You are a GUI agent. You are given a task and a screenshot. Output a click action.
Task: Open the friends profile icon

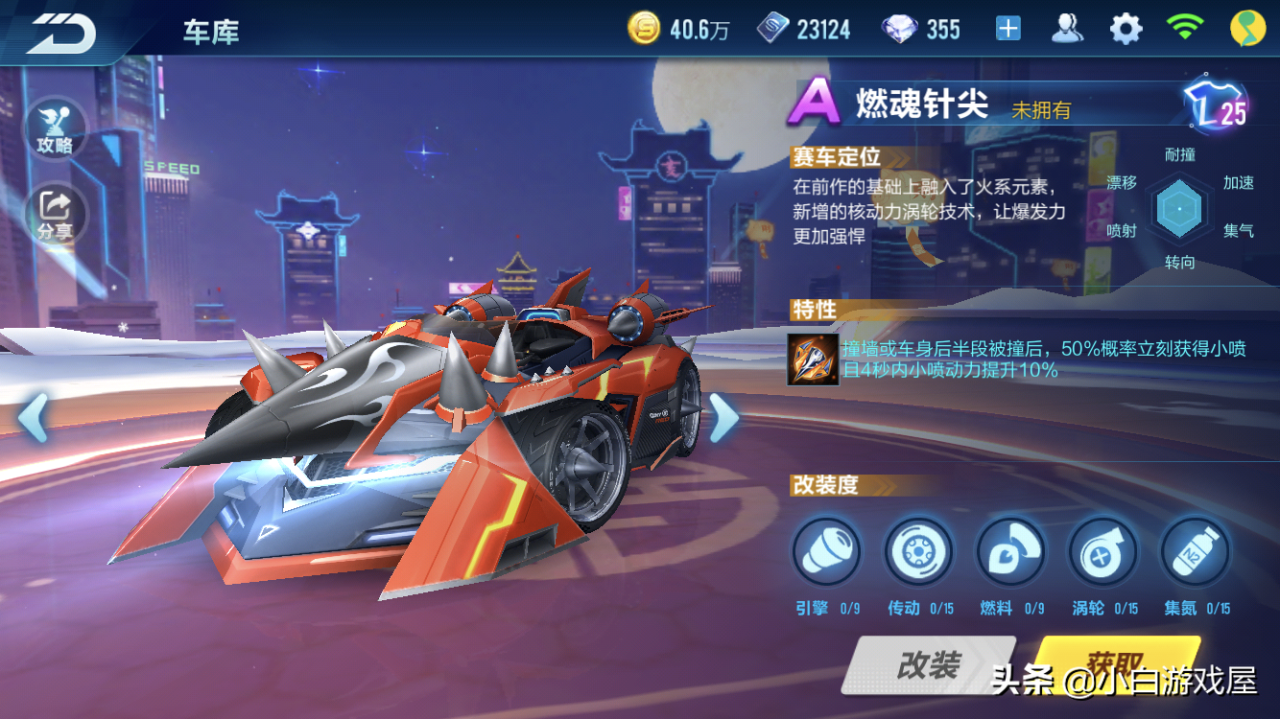(1067, 29)
